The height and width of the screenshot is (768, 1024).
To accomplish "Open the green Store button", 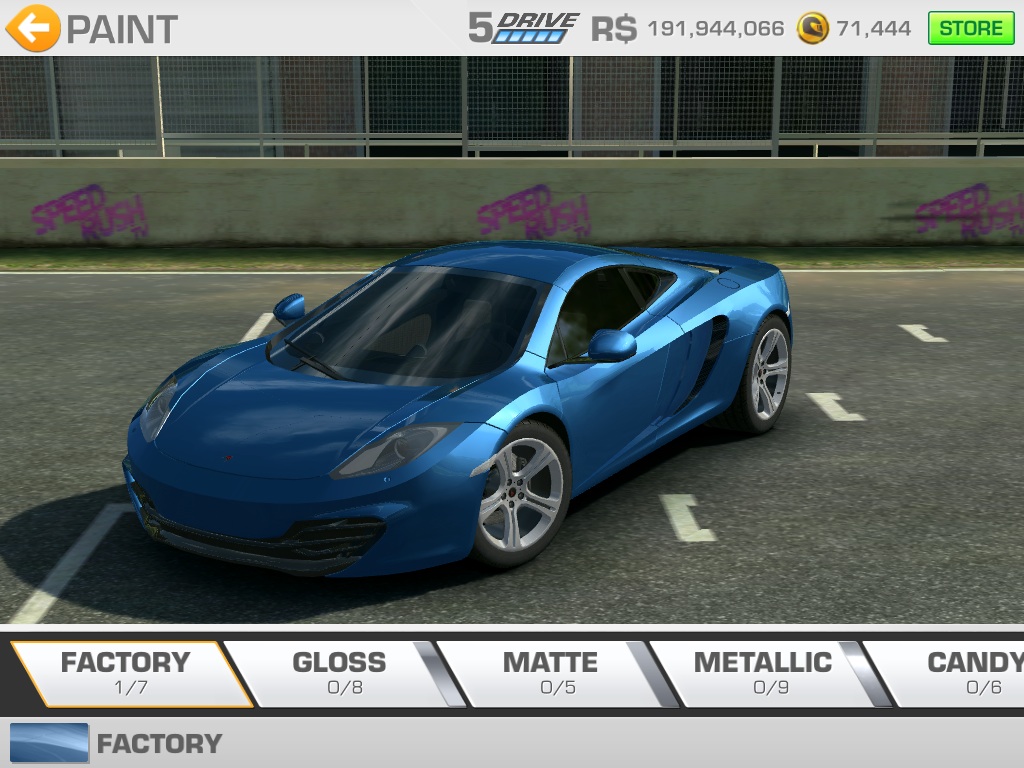I will (970, 28).
